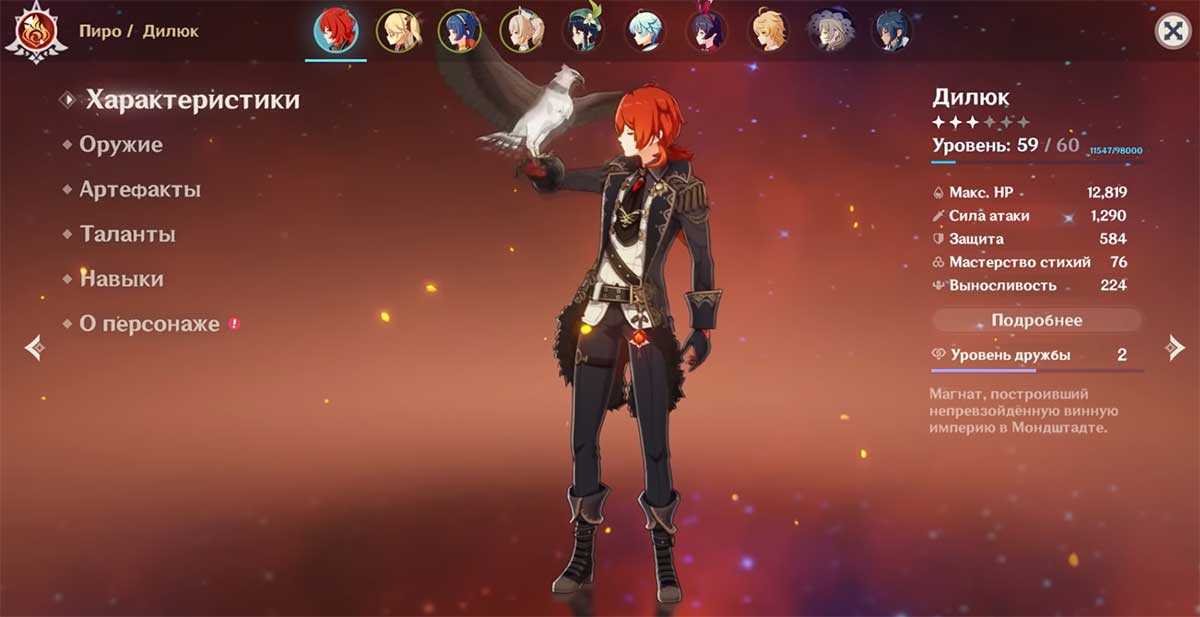Viewport: 1200px width, 617px height.
Task: Open the Артефакты section
Action: coord(140,190)
